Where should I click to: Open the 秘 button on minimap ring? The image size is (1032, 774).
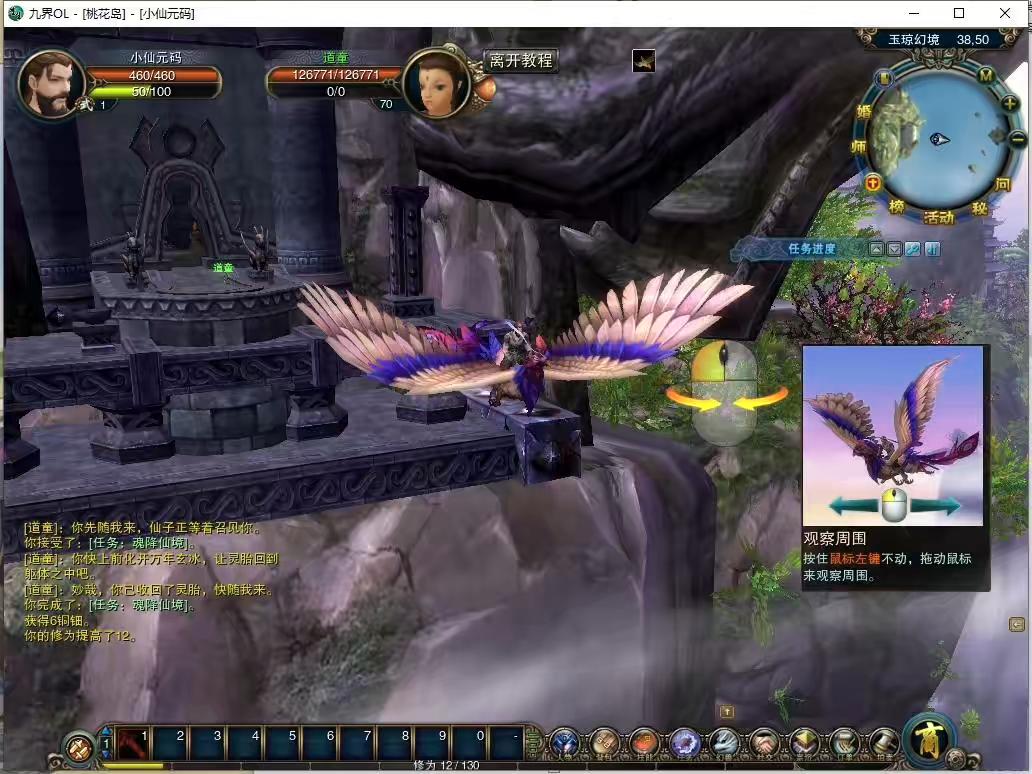979,208
